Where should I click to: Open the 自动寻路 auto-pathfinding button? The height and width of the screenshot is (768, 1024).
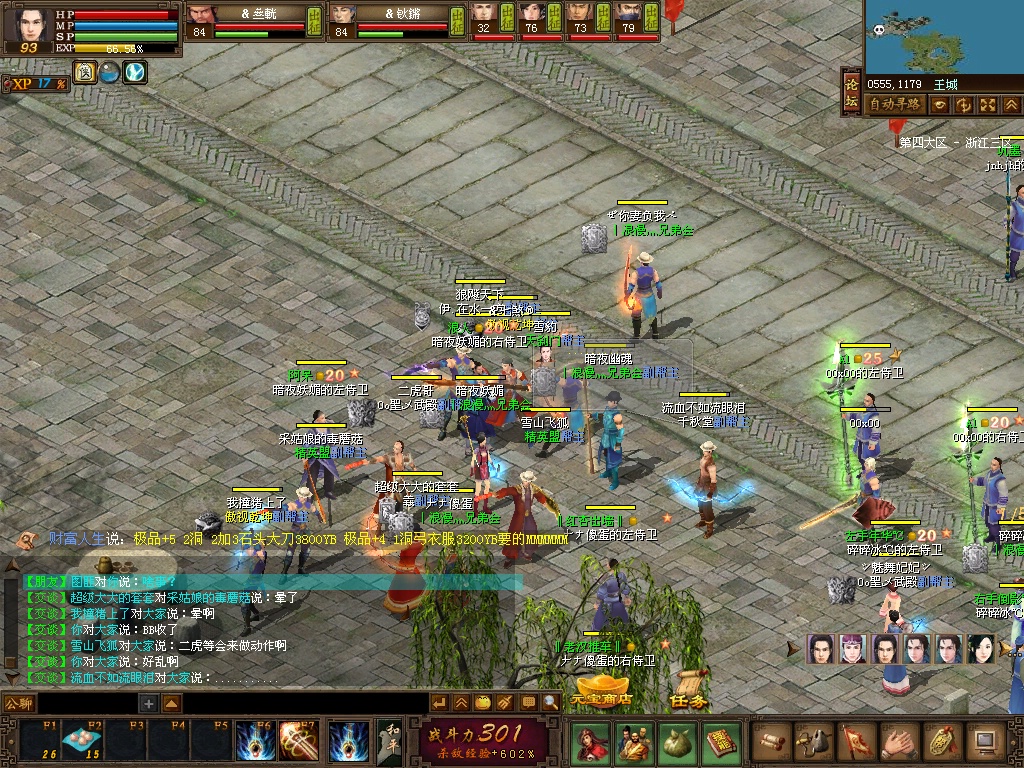[x=894, y=104]
